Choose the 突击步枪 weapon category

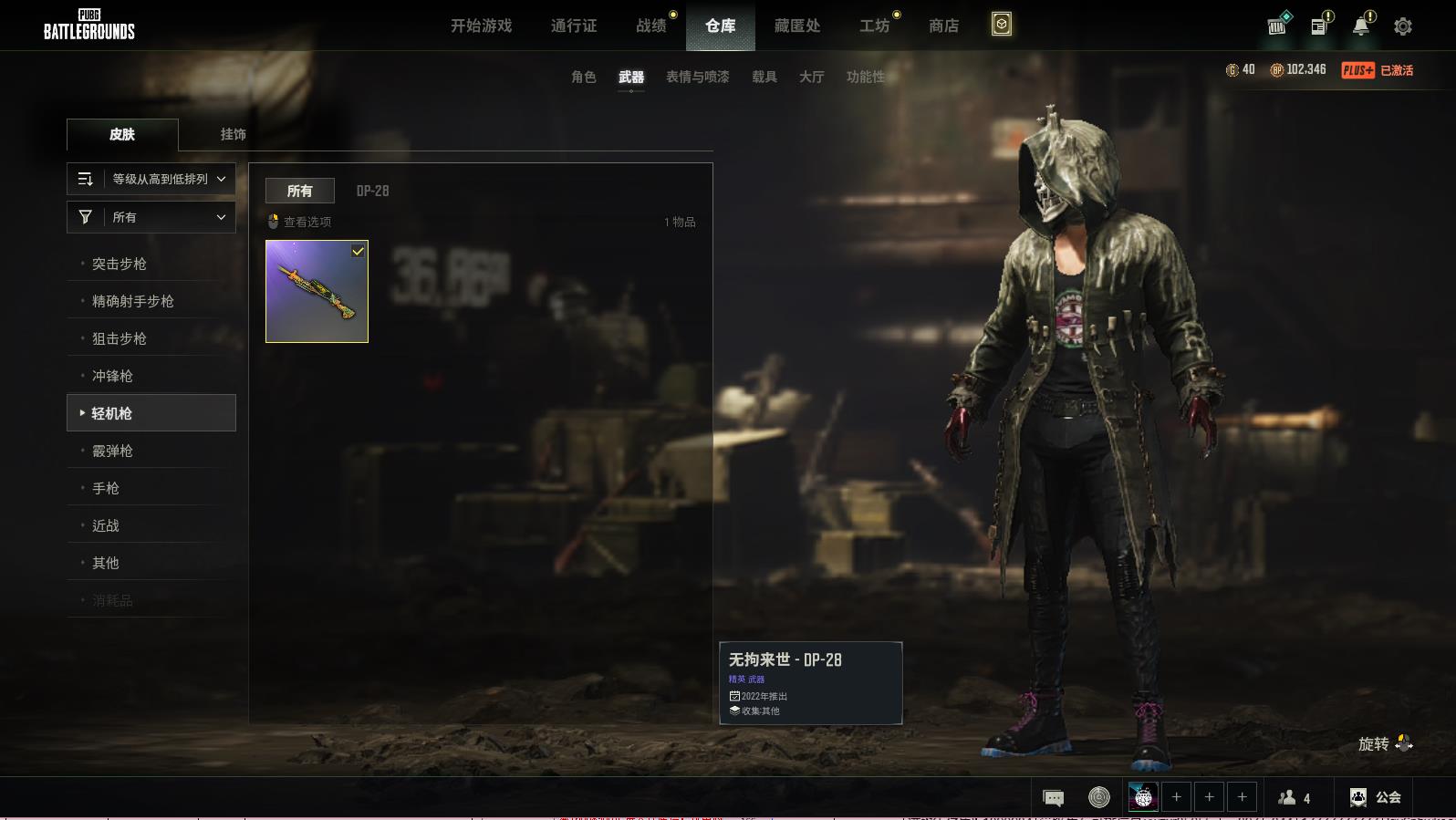120,264
